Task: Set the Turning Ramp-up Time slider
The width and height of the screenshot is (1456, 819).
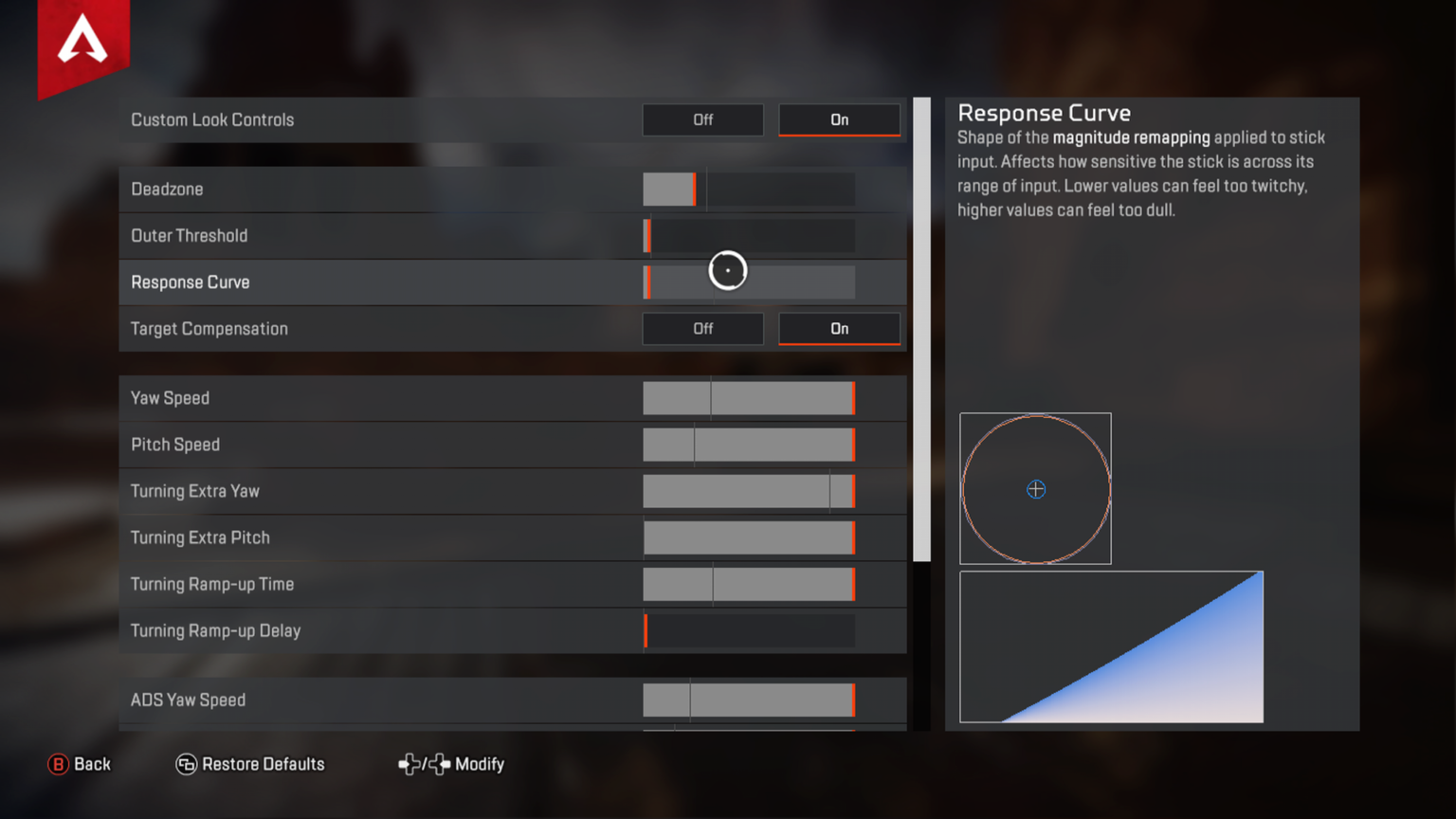Action: pos(749,584)
